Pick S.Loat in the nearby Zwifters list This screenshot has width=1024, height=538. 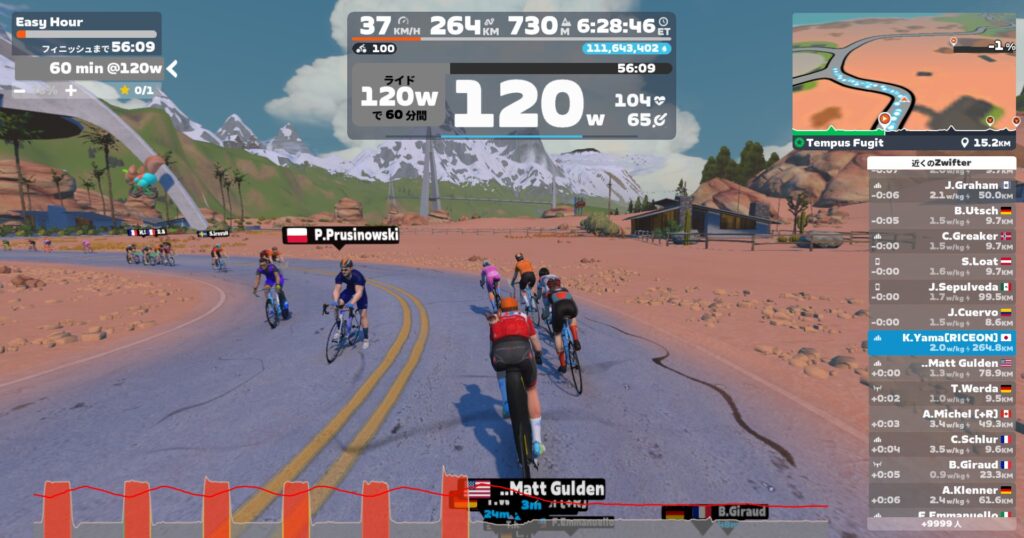[x=941, y=266]
